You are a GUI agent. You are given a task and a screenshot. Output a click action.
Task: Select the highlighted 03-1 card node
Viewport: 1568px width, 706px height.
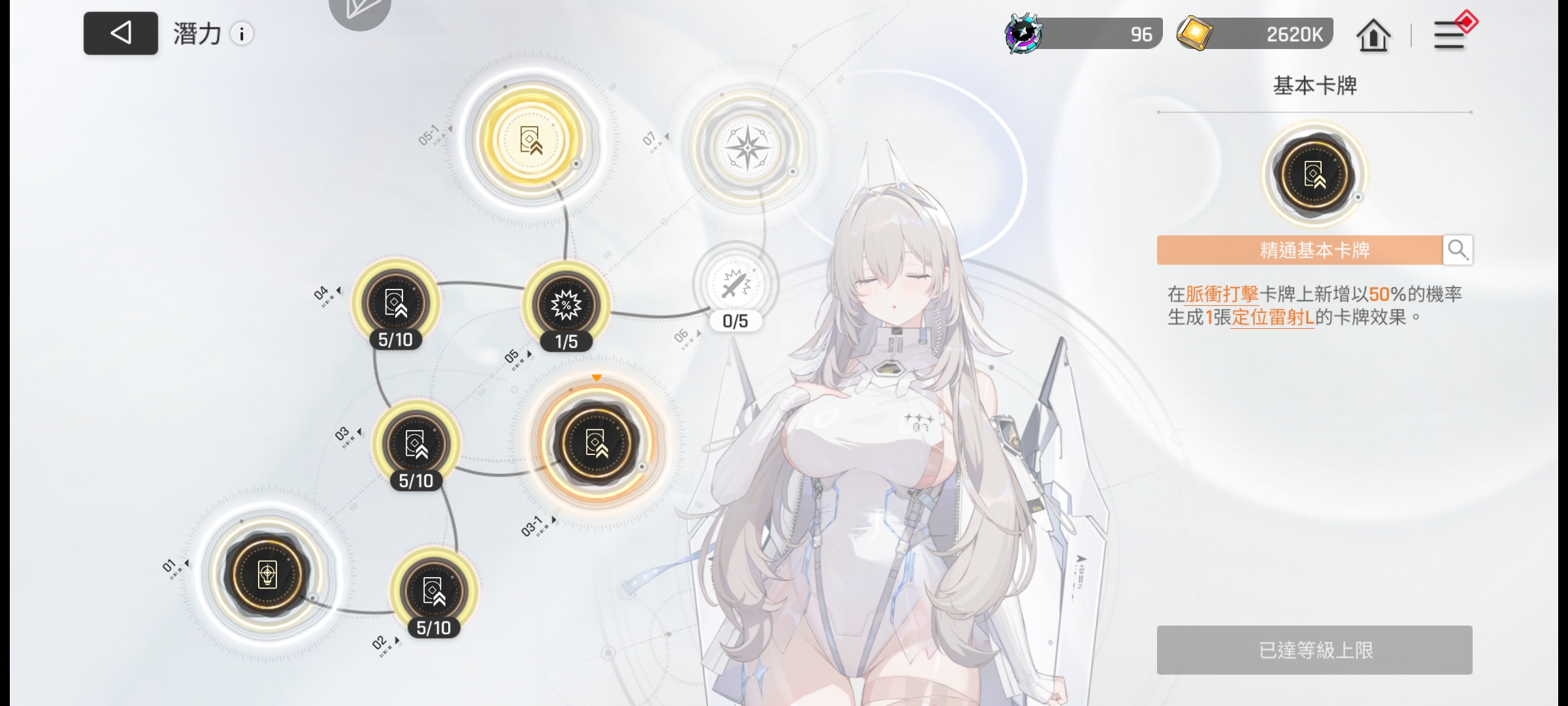[x=596, y=443]
